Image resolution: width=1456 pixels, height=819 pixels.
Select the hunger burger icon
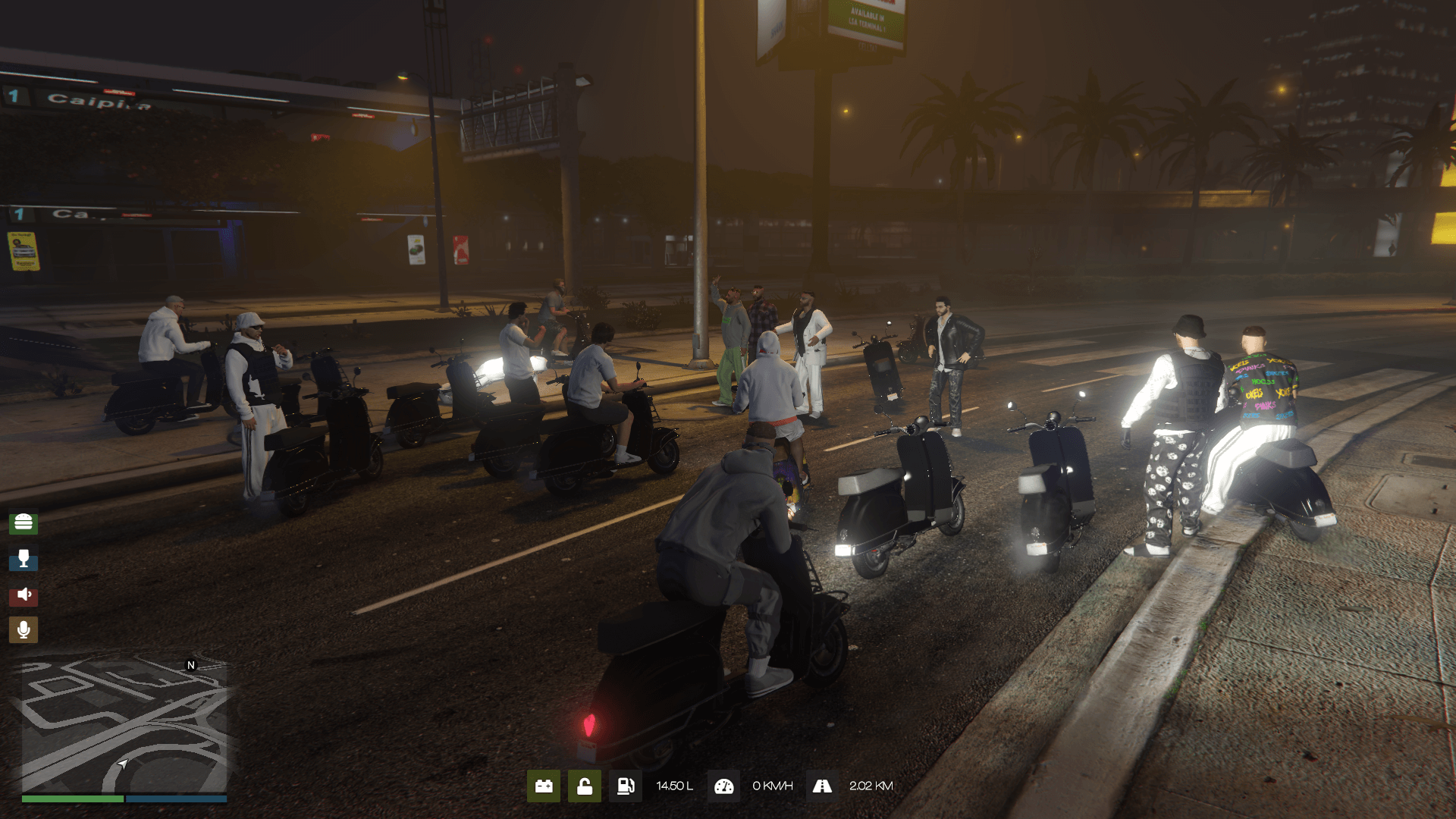(25, 522)
